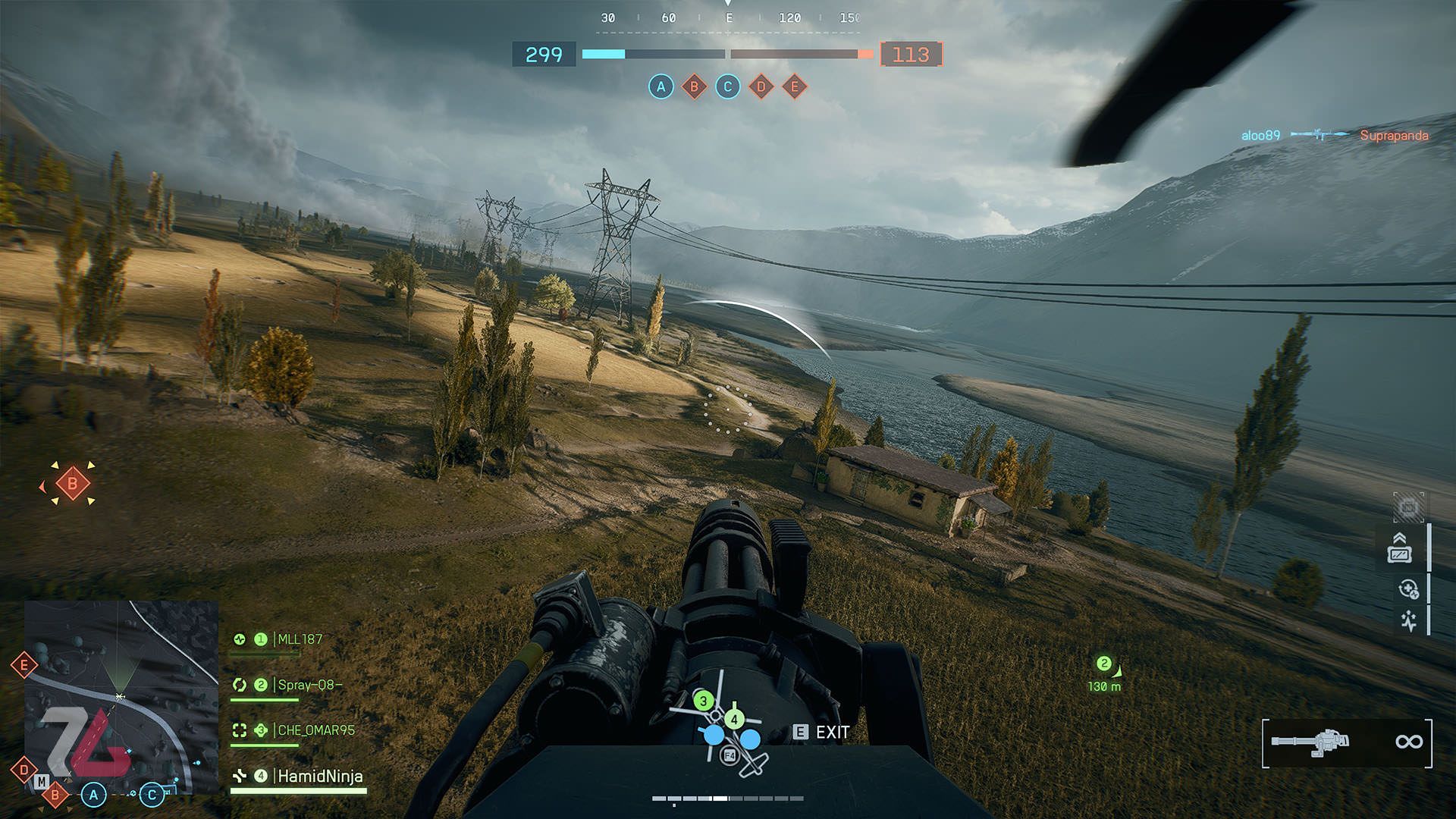Select objective C in the top capture row
The height and width of the screenshot is (819, 1456).
pos(727,86)
